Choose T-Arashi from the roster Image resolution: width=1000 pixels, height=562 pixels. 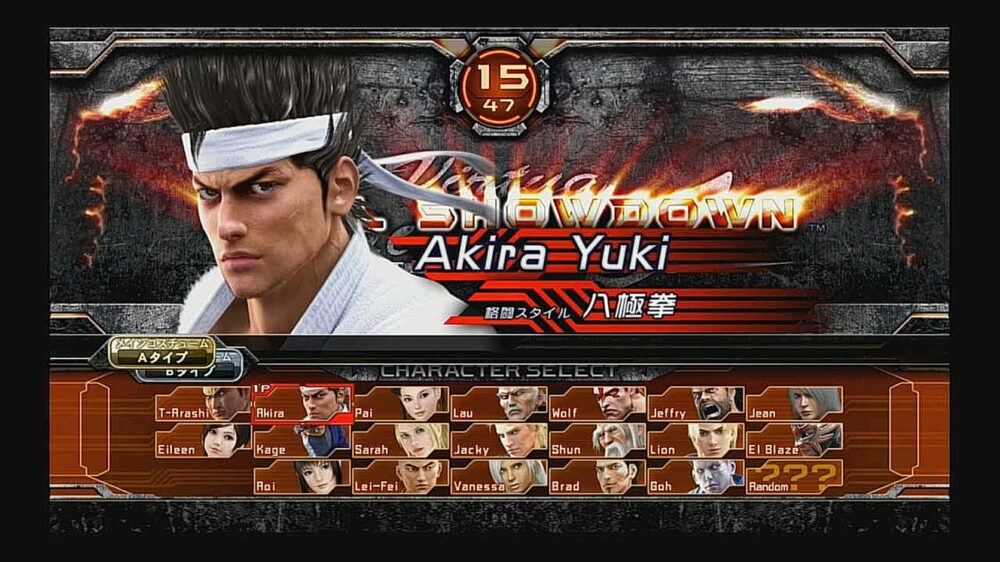point(203,404)
